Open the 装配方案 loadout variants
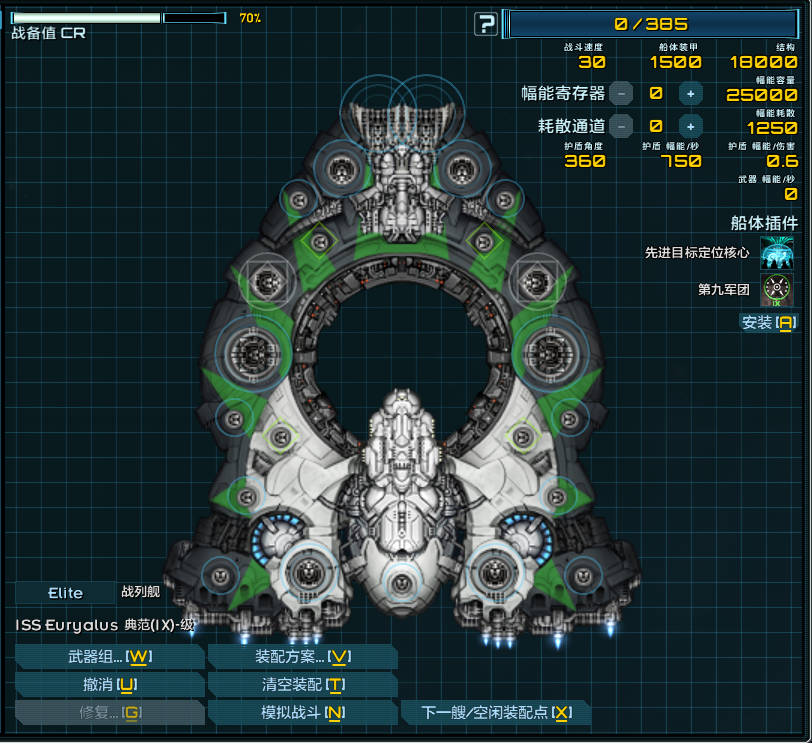This screenshot has height=743, width=812. (302, 656)
